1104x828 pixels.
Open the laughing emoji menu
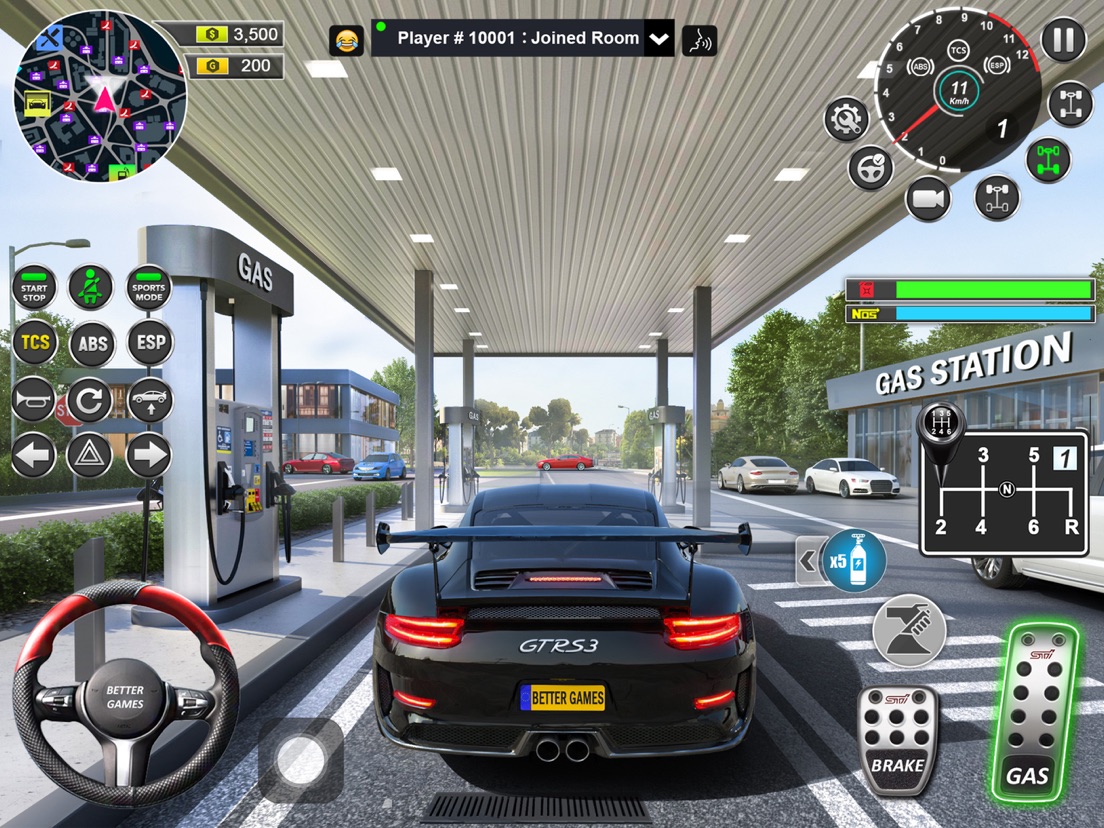tap(346, 40)
